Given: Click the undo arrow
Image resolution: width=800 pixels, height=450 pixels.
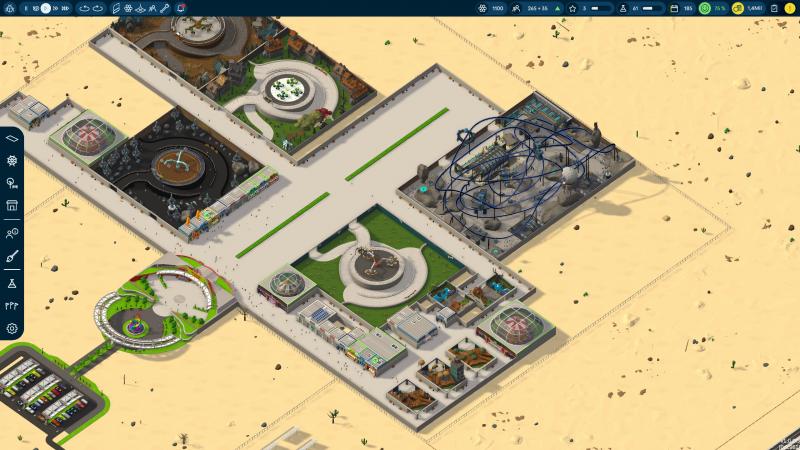Looking at the screenshot, I should point(84,8).
